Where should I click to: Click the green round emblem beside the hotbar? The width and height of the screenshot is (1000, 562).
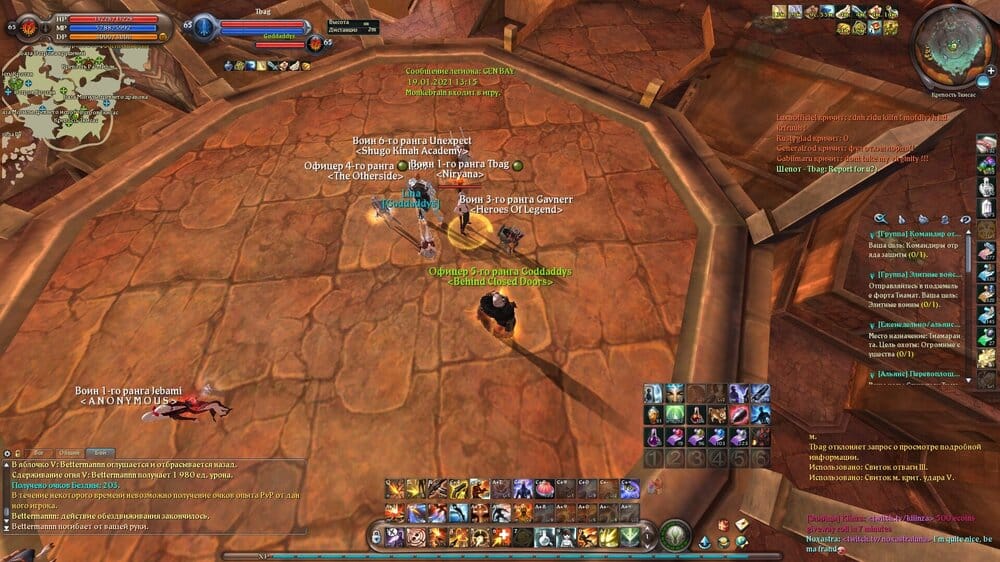(x=675, y=536)
